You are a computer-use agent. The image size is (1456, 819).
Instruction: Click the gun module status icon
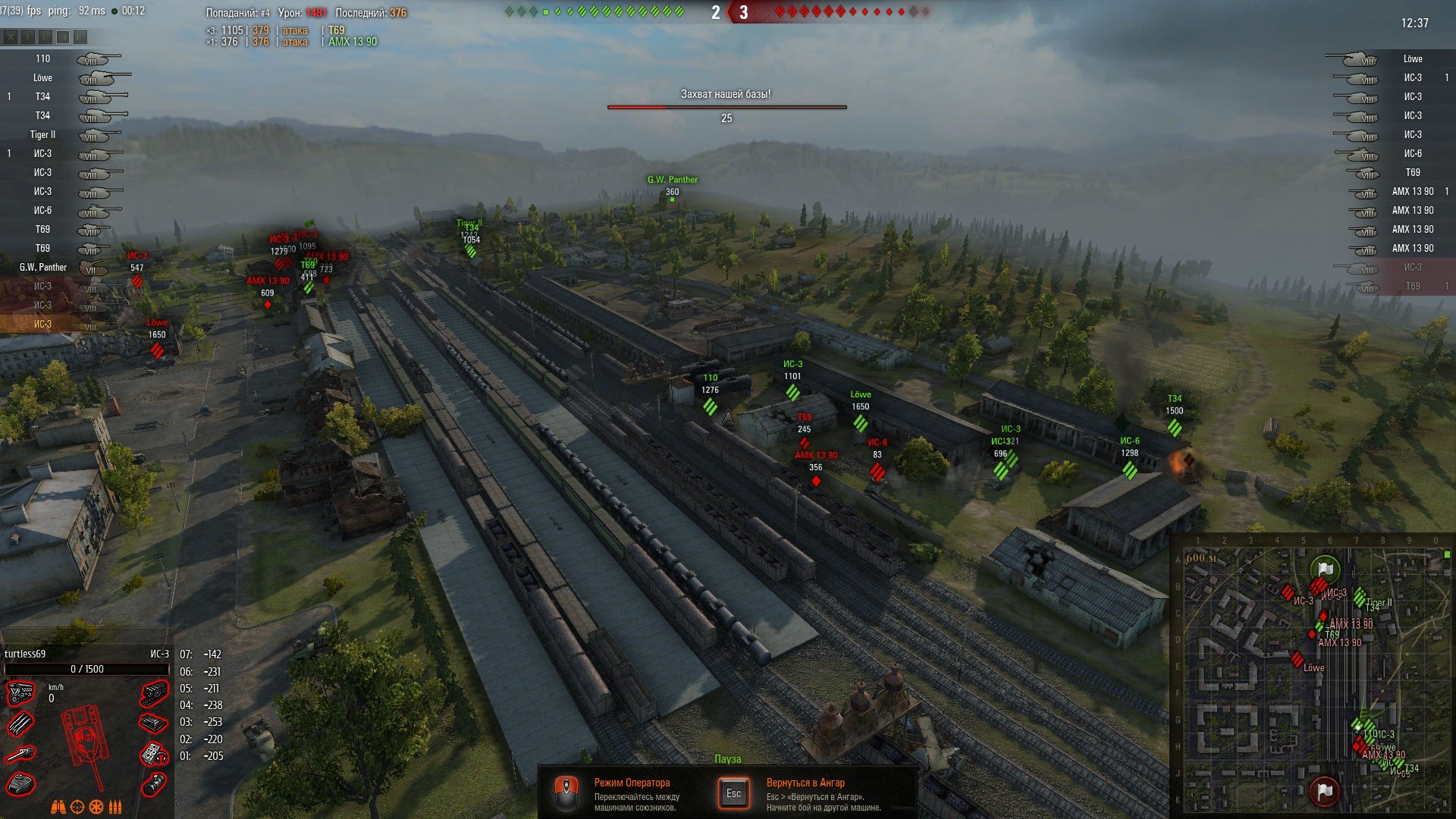(20, 754)
